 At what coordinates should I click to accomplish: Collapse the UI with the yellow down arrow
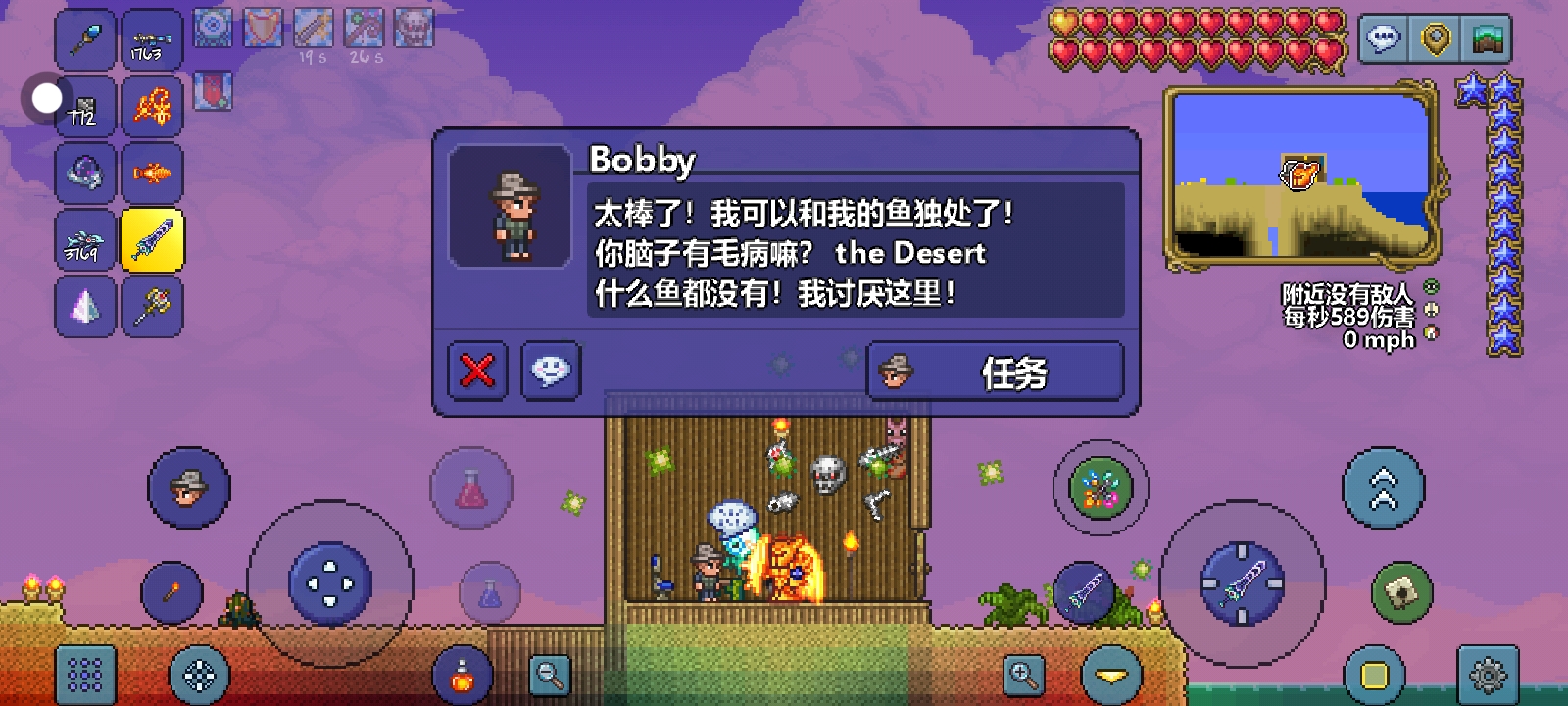click(1110, 674)
